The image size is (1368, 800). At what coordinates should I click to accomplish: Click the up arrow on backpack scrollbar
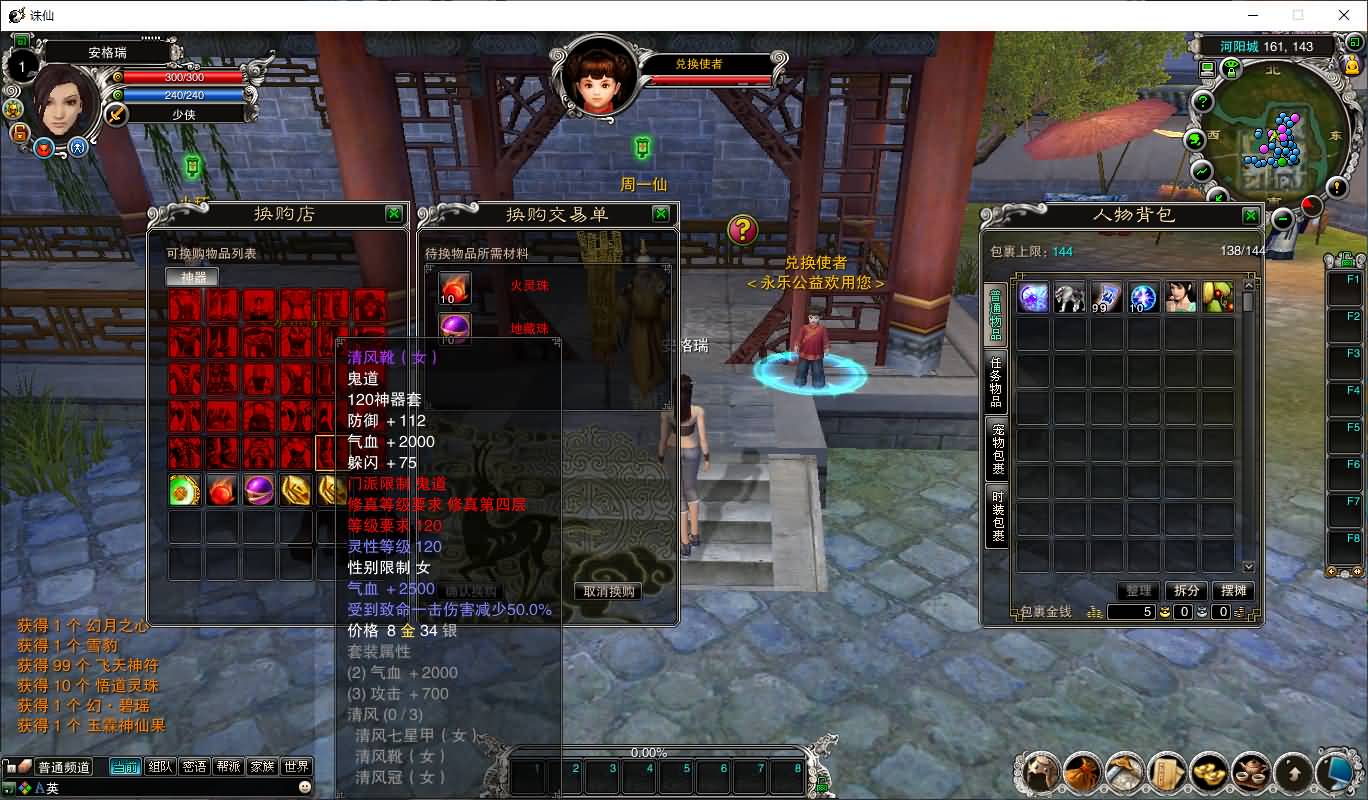[1248, 284]
